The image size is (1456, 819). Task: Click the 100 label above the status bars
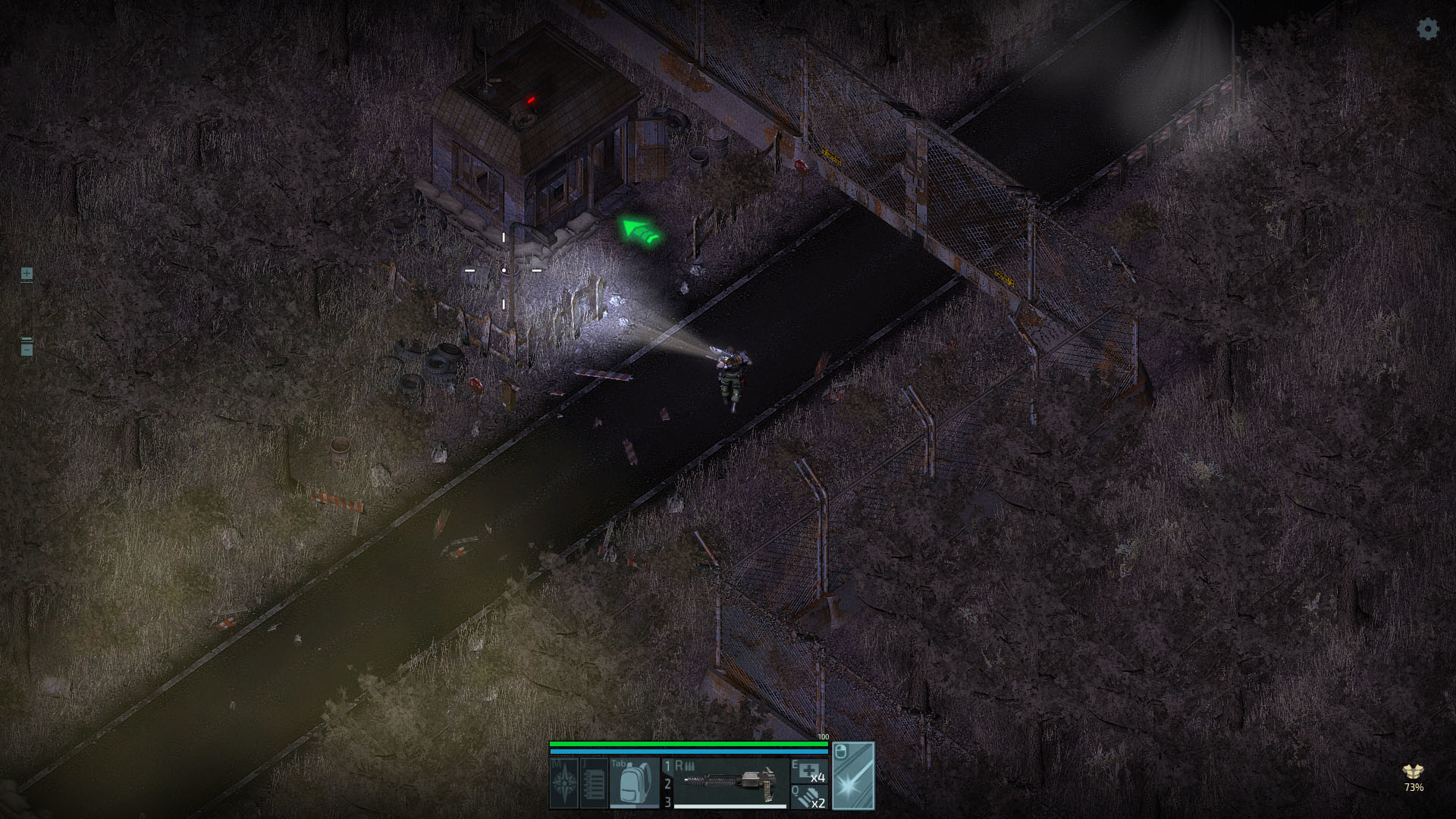click(x=823, y=736)
